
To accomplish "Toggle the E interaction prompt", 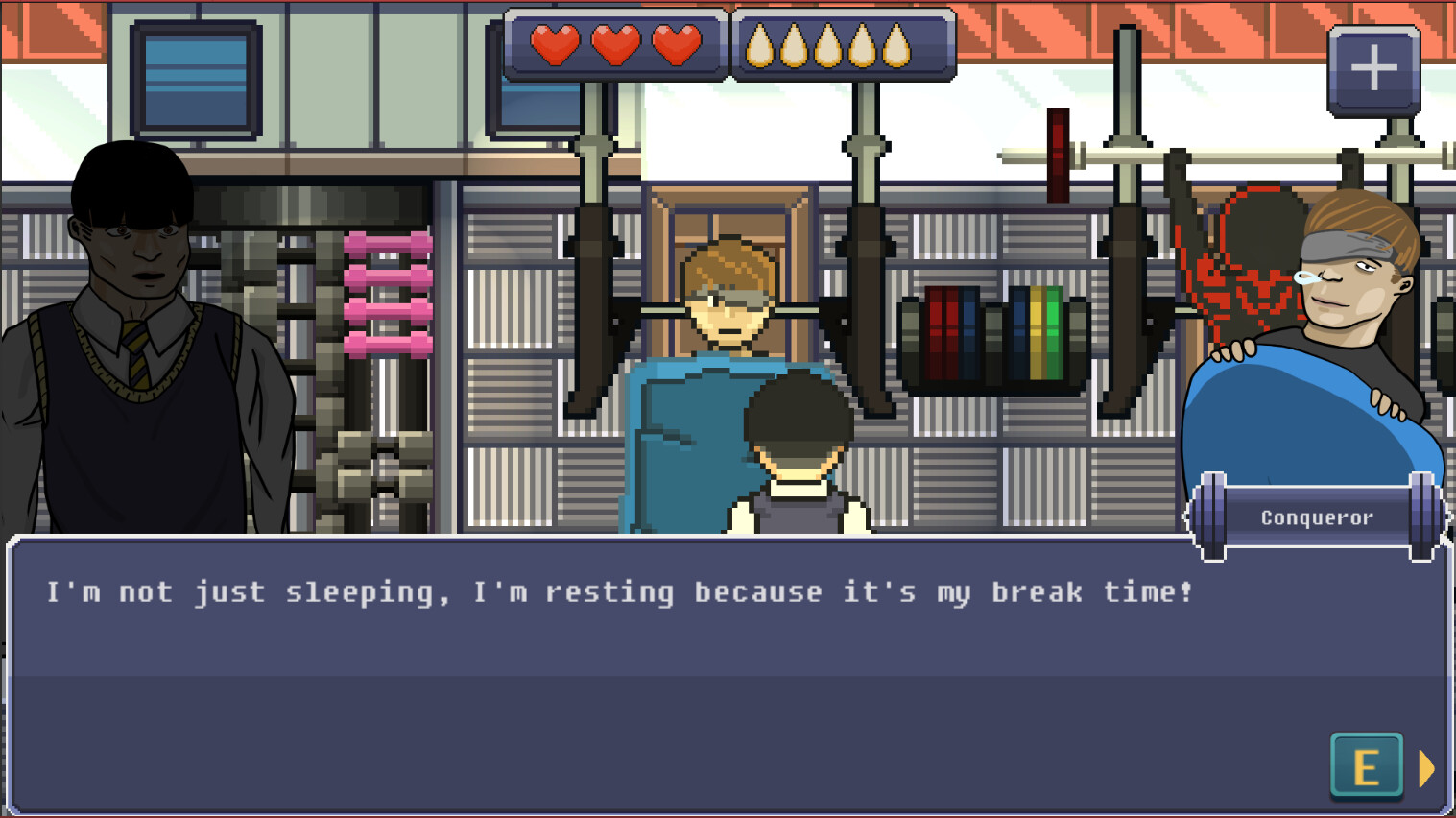I will (x=1366, y=768).
